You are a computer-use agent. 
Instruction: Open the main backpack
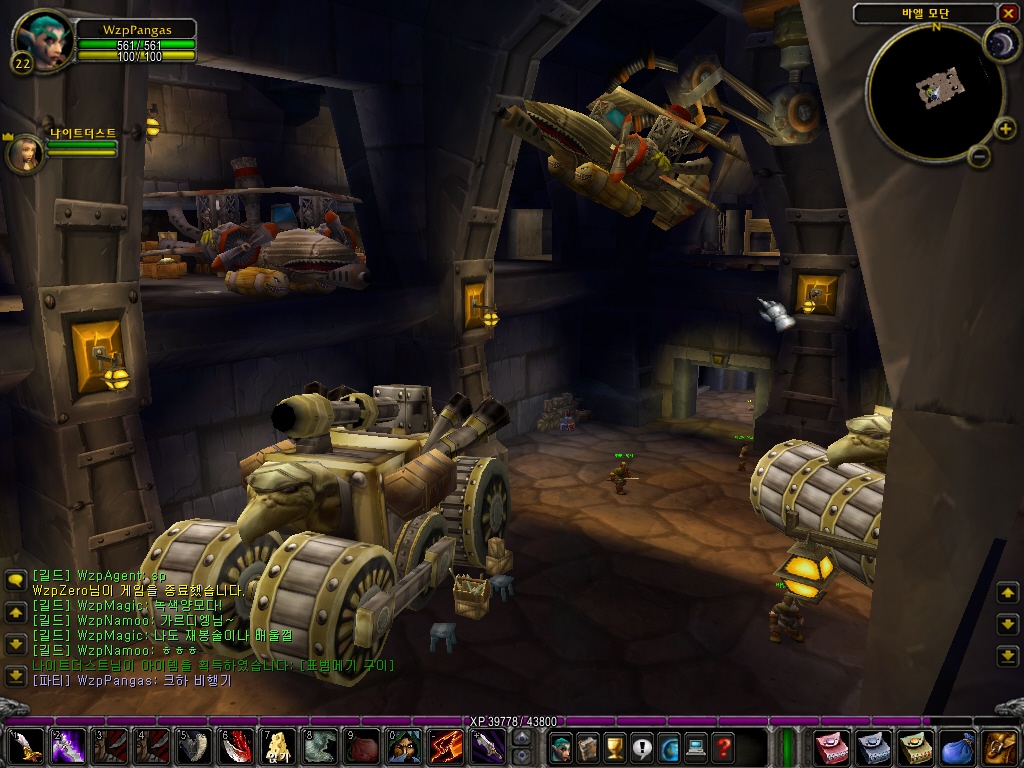[1000, 747]
